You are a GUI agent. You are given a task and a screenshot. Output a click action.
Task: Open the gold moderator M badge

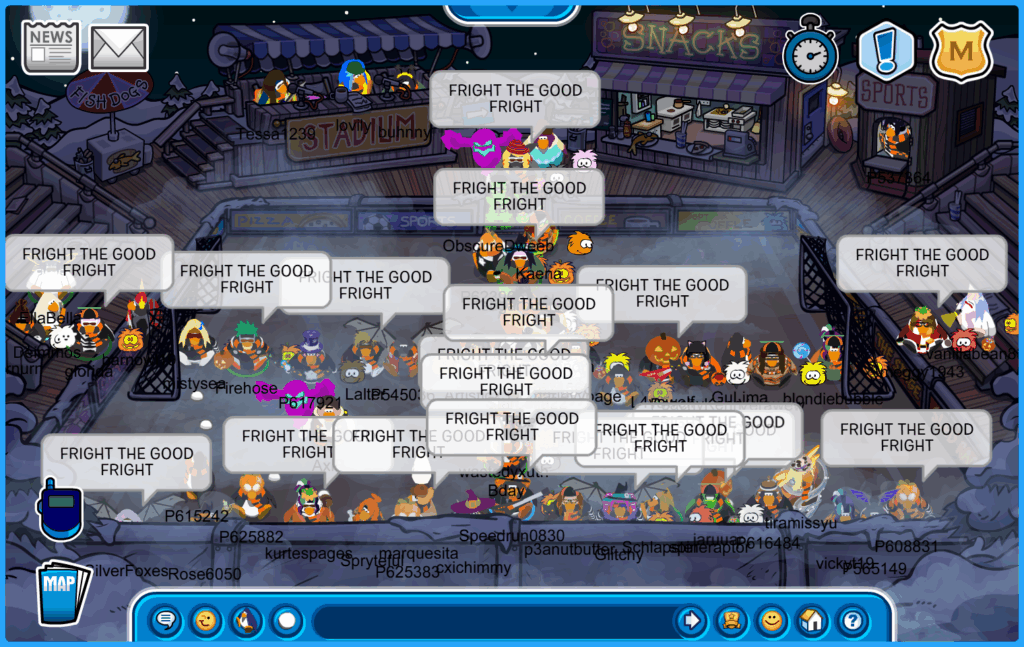[x=961, y=51]
